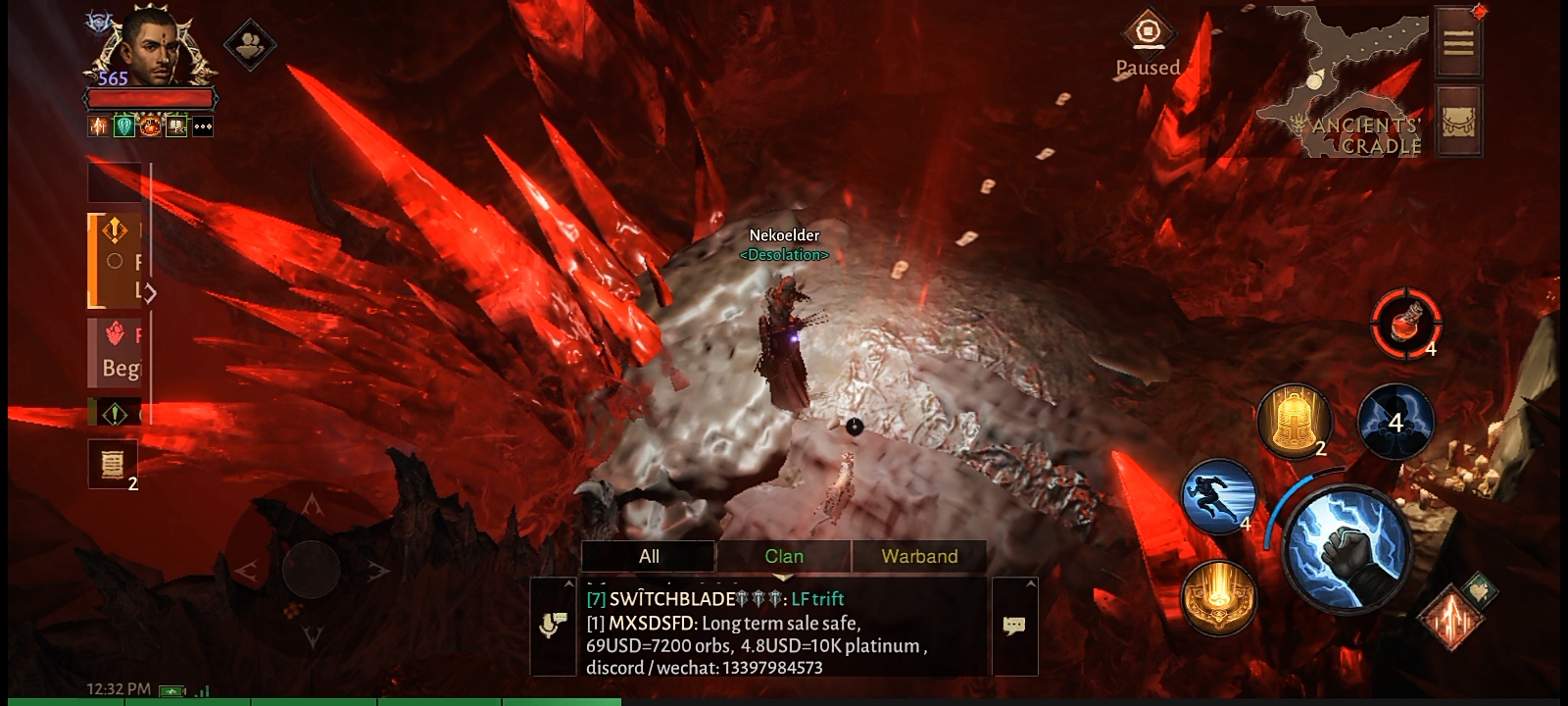Image resolution: width=1568 pixels, height=706 pixels.
Task: Switch to the Clan chat tab
Action: click(784, 557)
